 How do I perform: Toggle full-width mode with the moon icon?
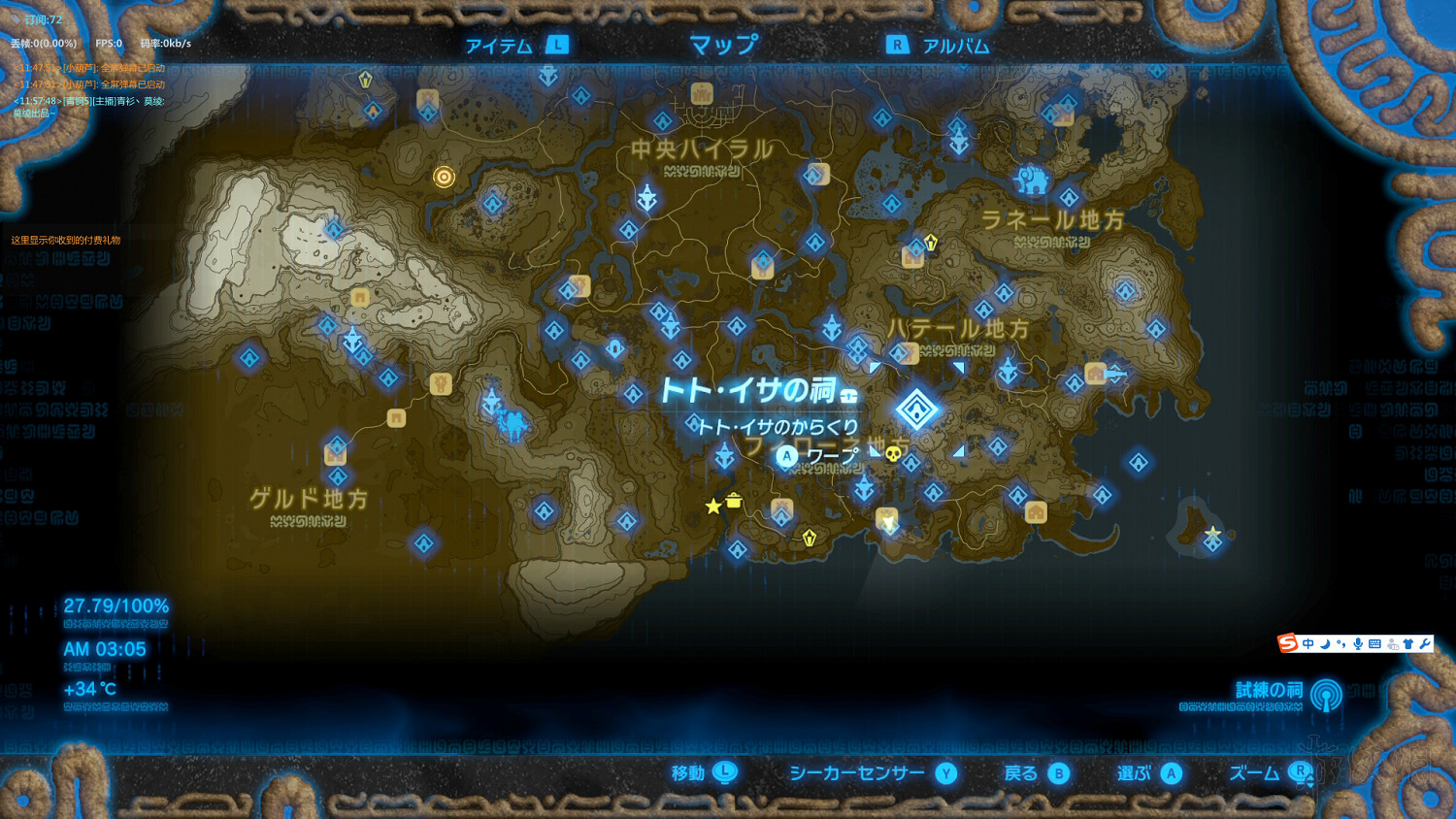tap(1325, 643)
